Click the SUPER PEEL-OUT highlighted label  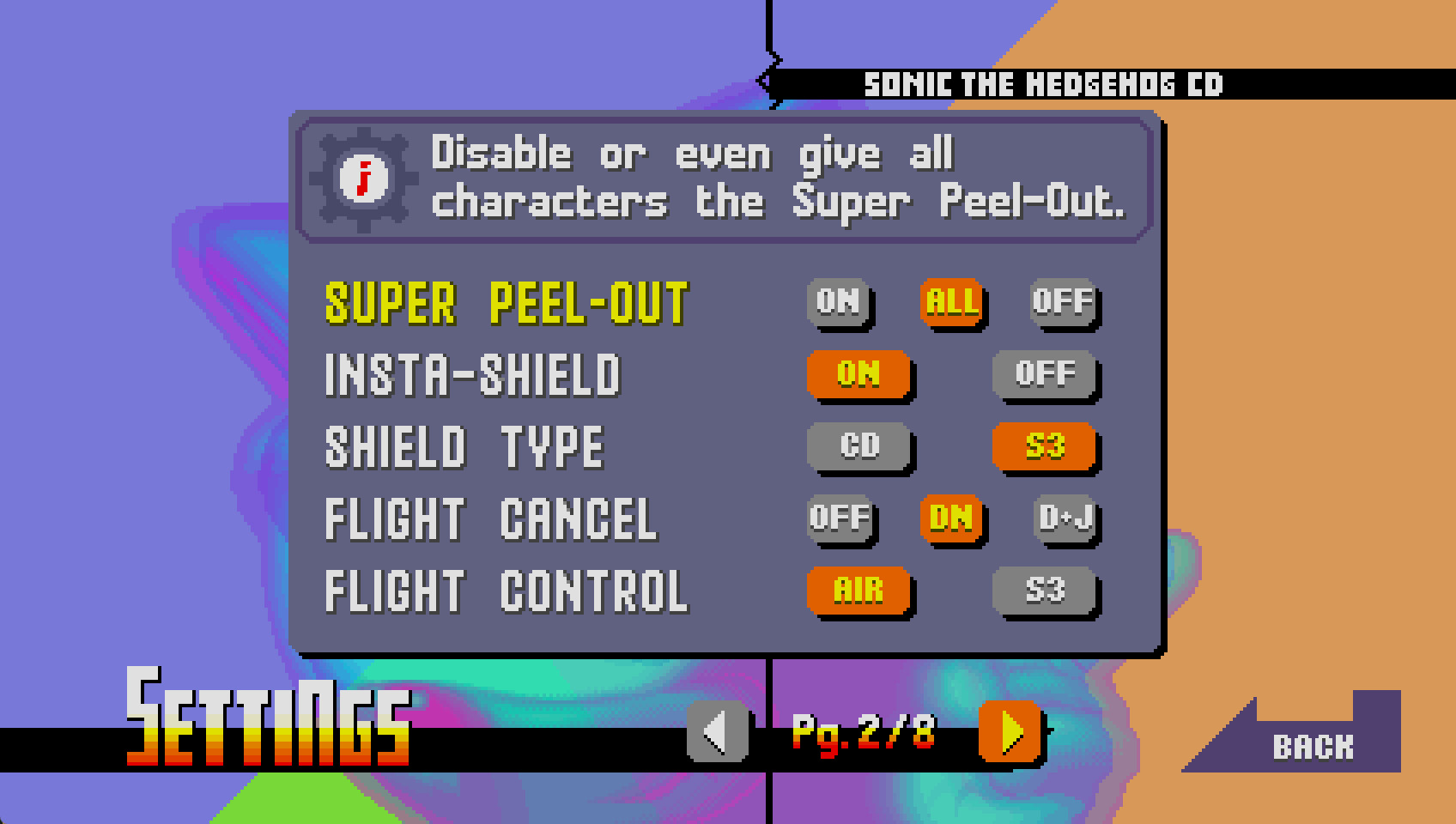pos(507,305)
